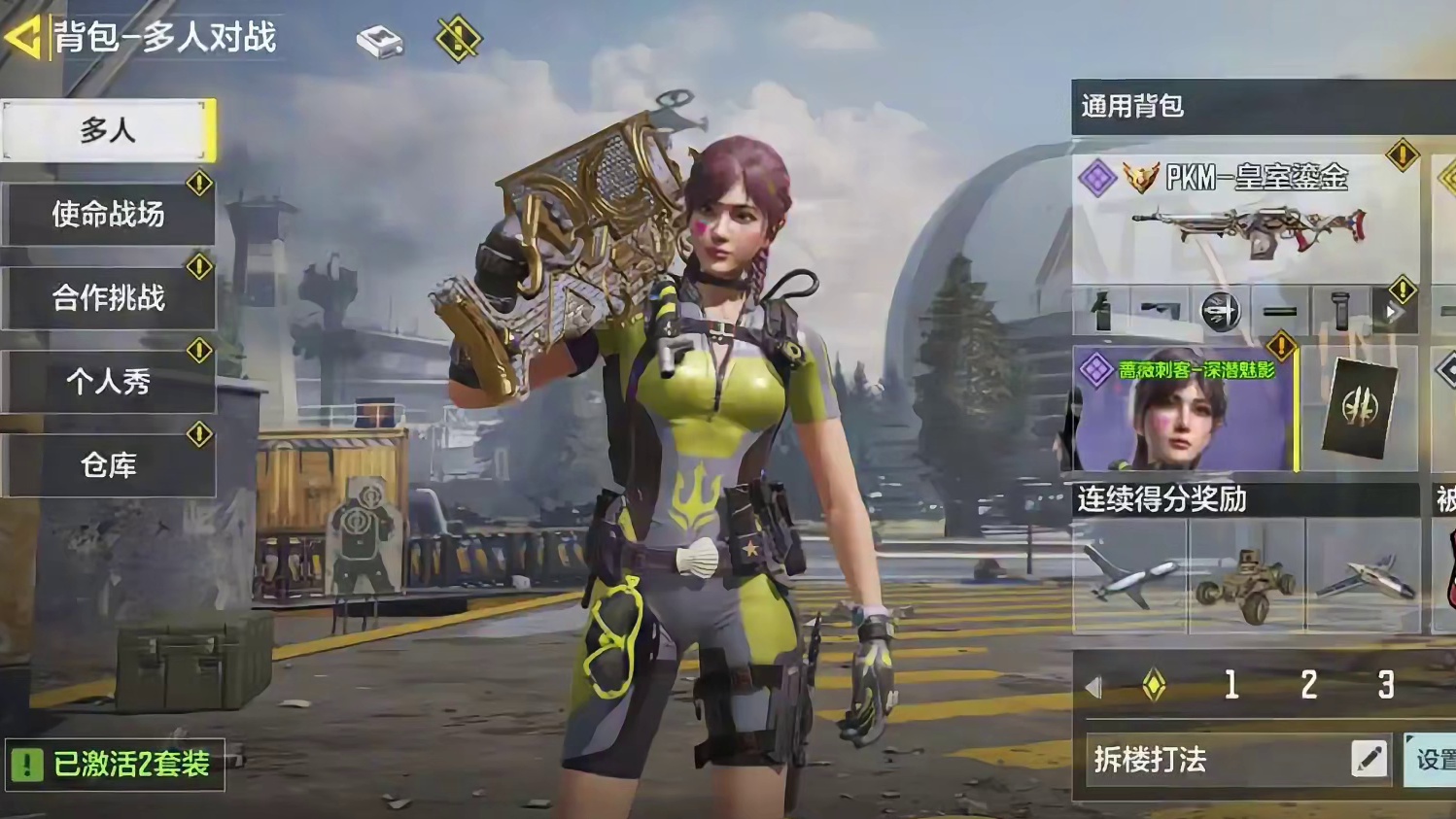Select the 多人 multiplayer tab
Viewport: 1456px width, 819px height.
108,129
